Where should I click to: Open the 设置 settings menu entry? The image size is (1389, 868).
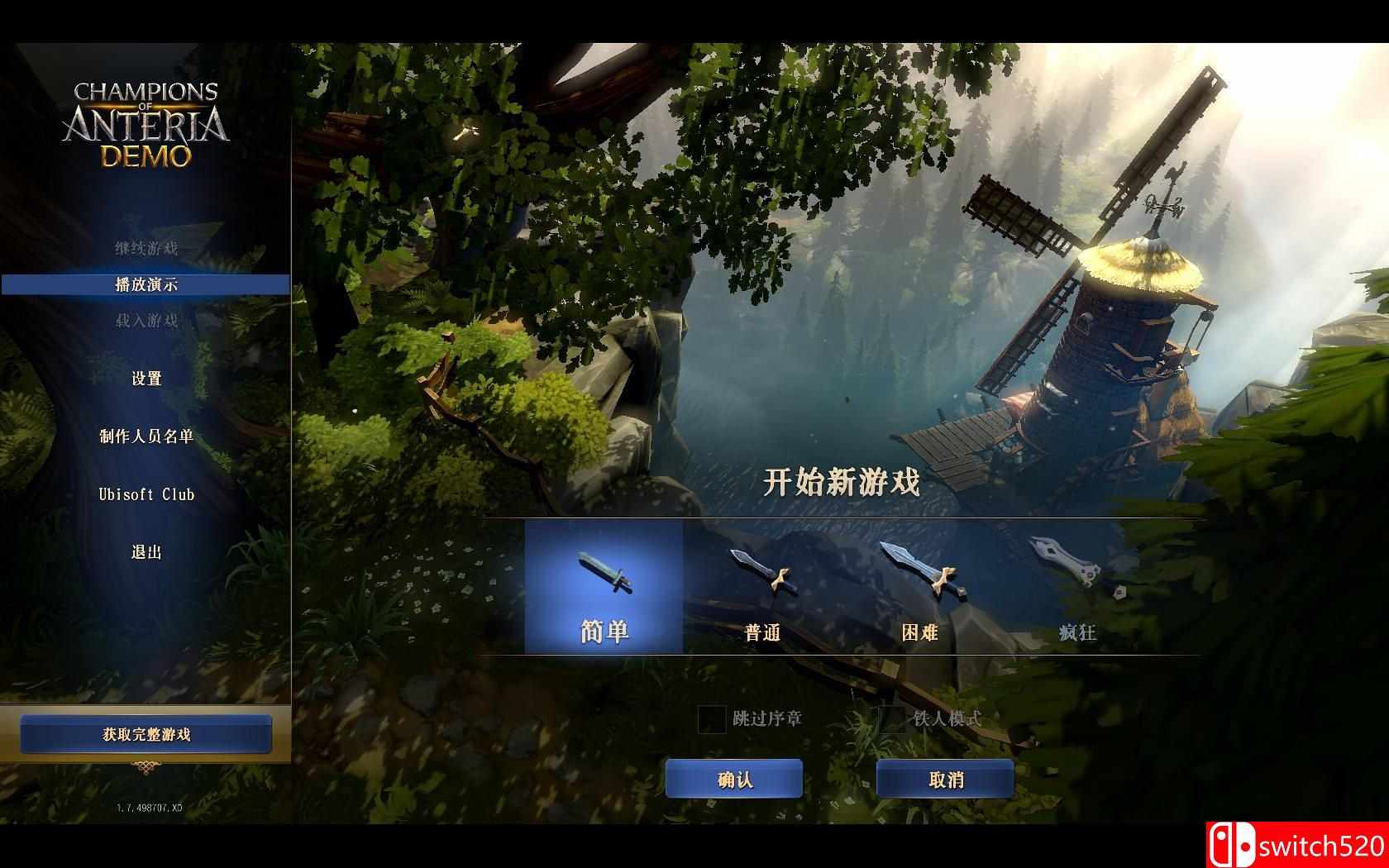(x=149, y=378)
